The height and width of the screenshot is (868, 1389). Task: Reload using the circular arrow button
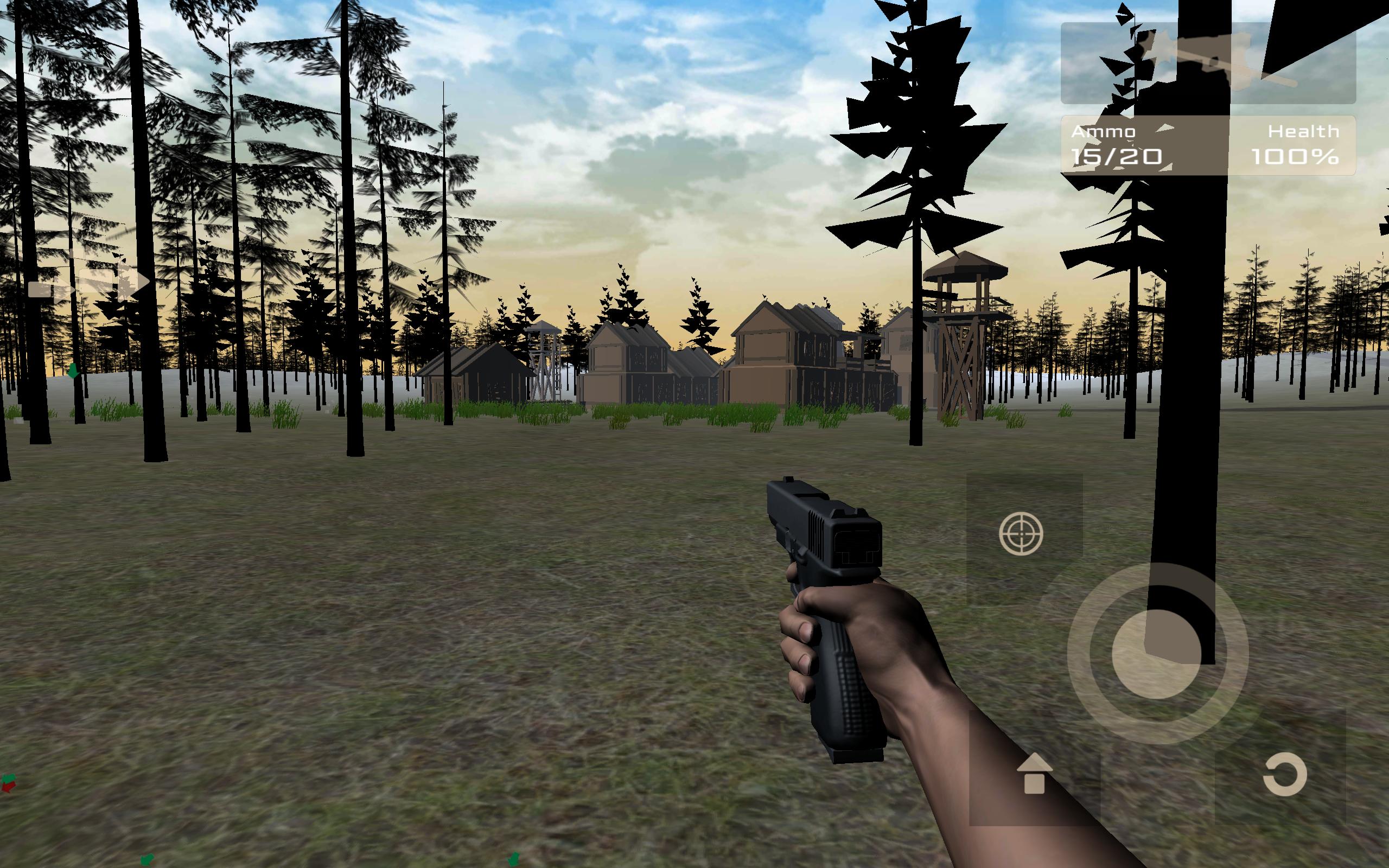pyautogui.click(x=1284, y=775)
